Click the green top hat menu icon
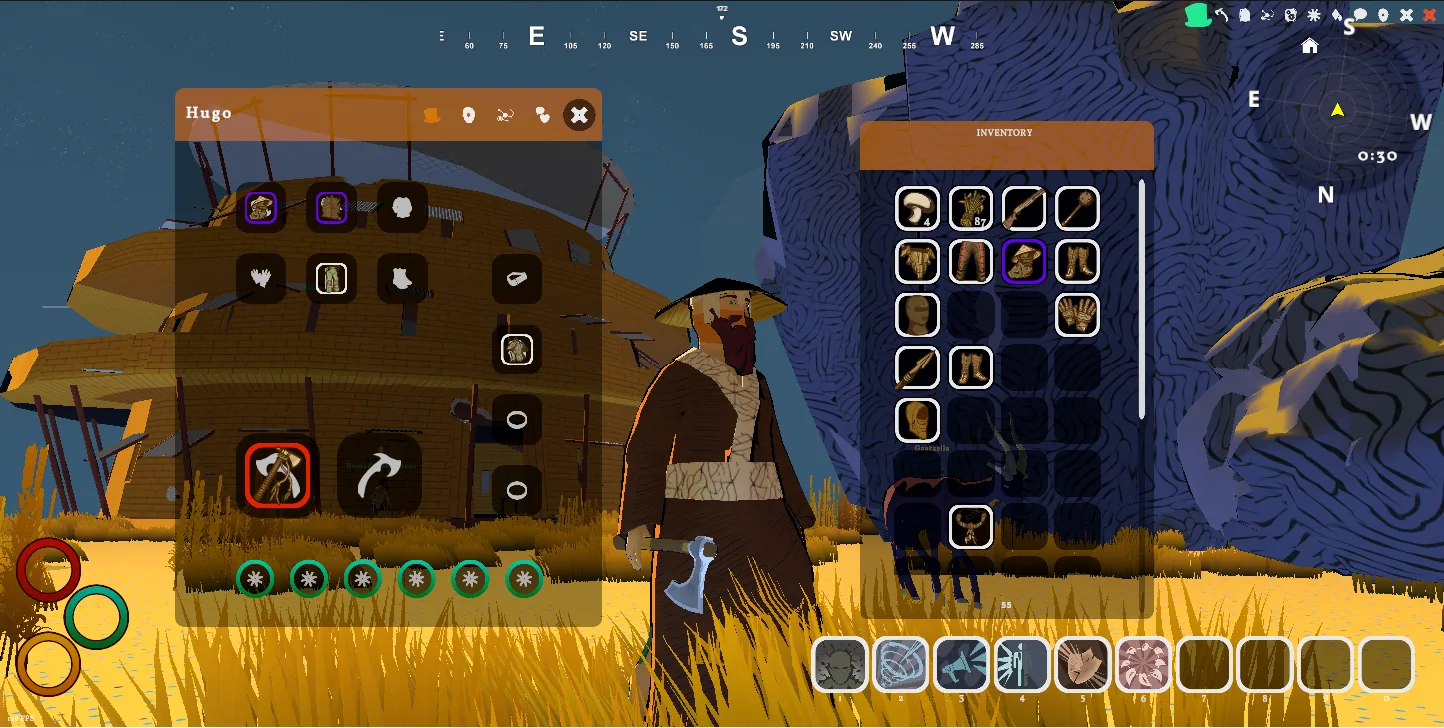This screenshot has width=1444, height=728. click(x=1196, y=15)
